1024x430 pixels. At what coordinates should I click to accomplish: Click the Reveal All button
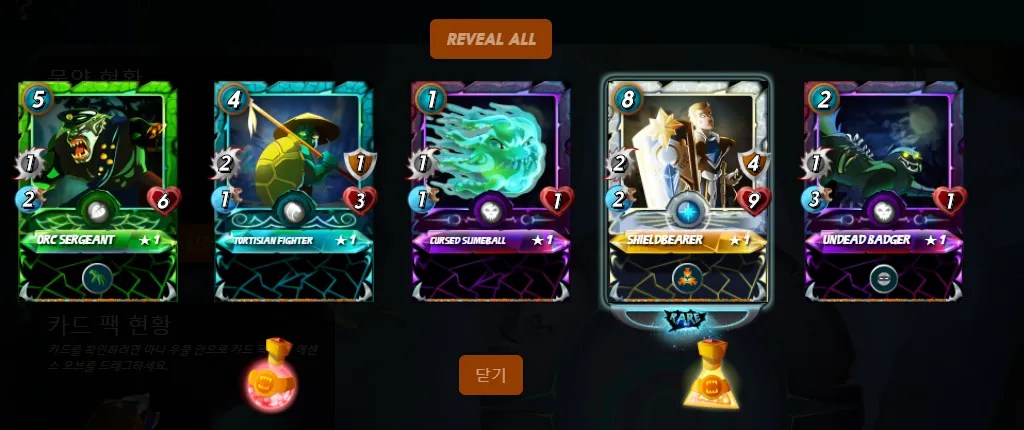(491, 39)
